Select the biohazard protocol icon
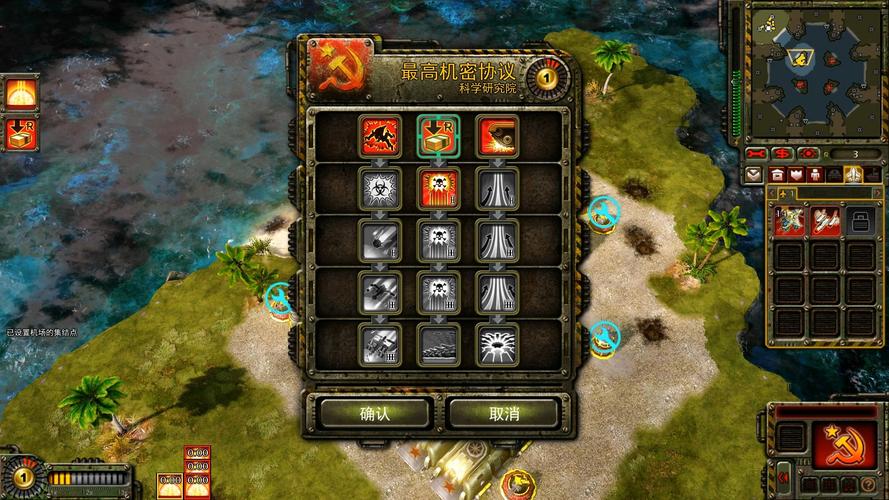Viewport: 889px width, 500px height. tap(380, 188)
